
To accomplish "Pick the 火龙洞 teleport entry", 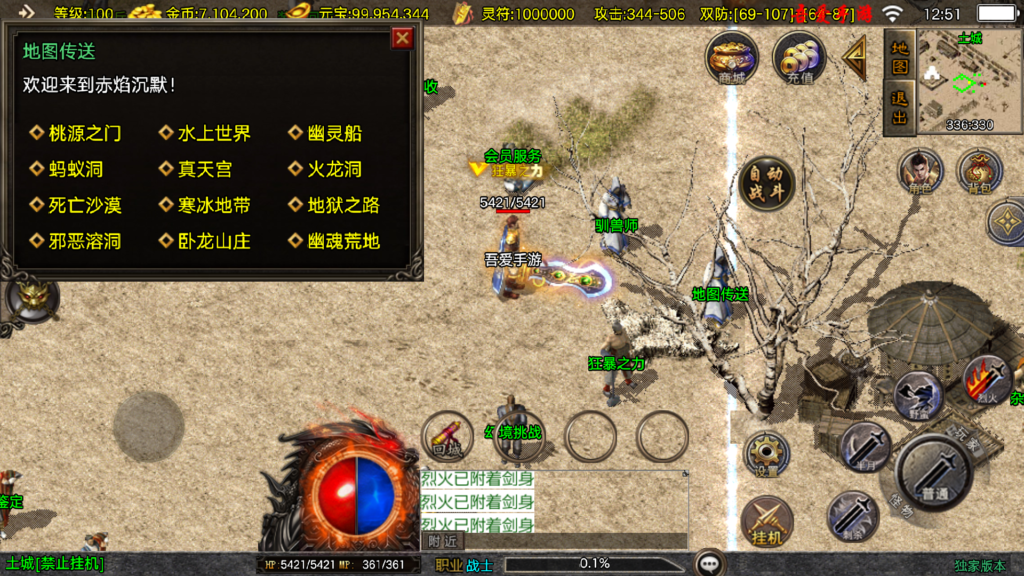I will point(334,169).
